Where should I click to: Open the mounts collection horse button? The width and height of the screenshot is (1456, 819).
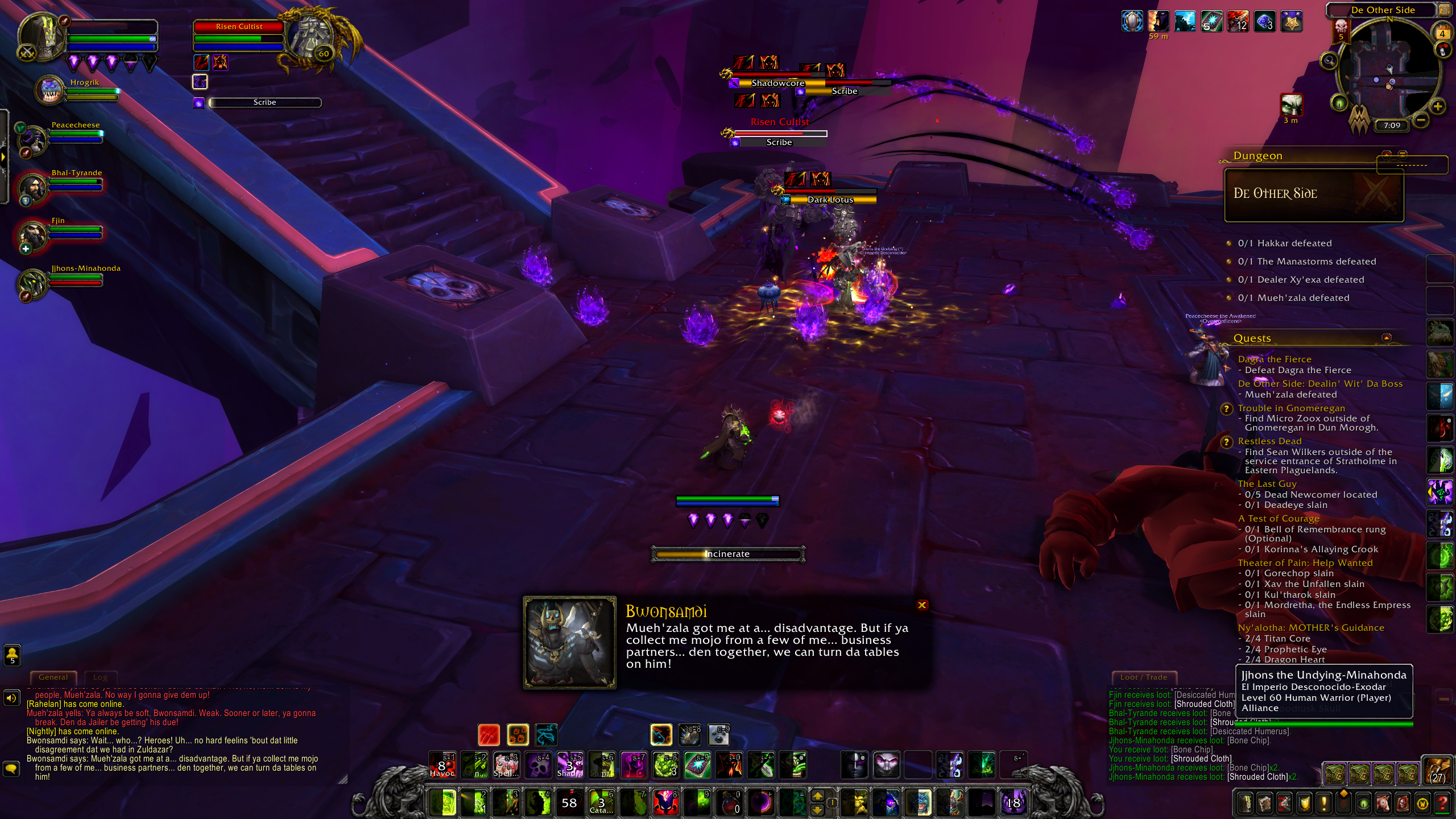[1383, 803]
